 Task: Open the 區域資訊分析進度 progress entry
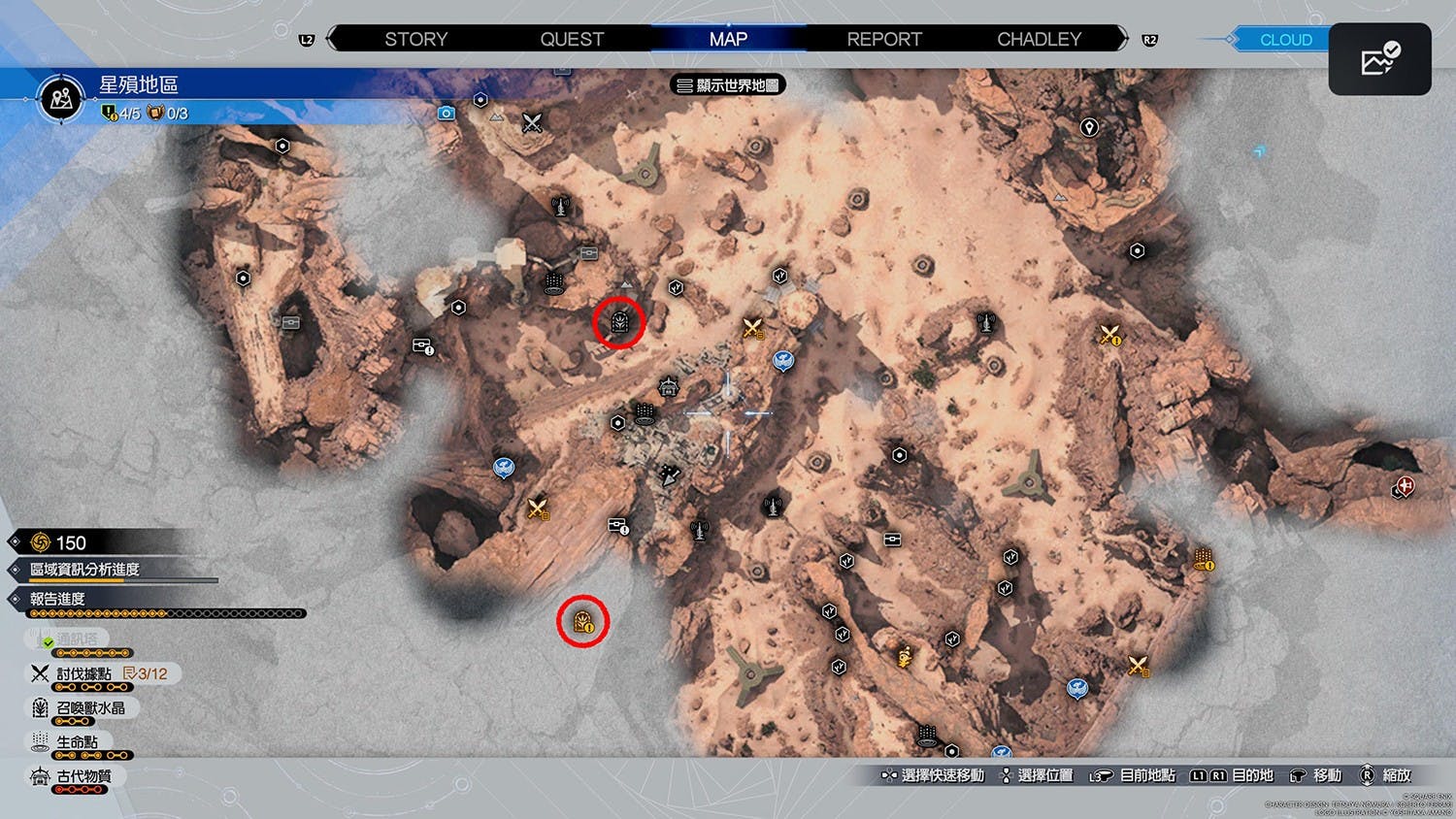[84, 570]
